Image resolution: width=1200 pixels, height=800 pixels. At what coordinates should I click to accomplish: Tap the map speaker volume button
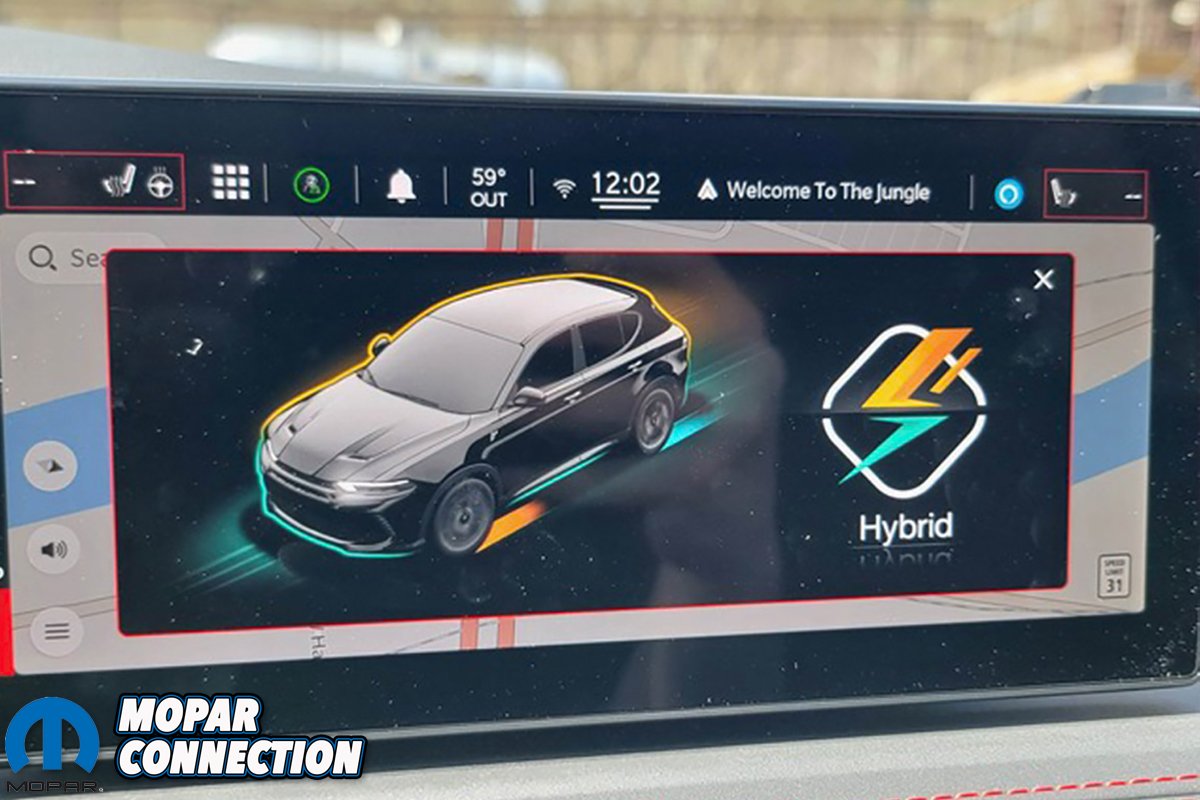point(53,549)
